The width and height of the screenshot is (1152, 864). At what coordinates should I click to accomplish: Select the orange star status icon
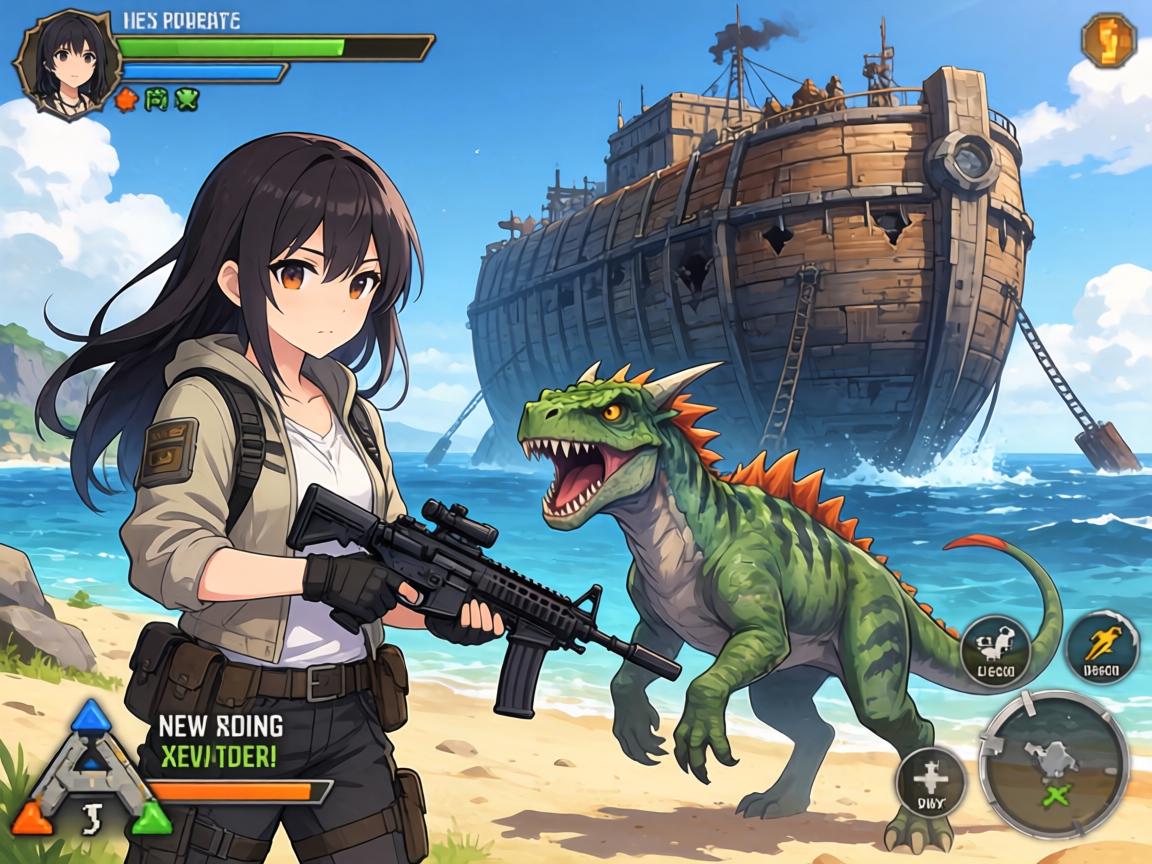point(126,99)
